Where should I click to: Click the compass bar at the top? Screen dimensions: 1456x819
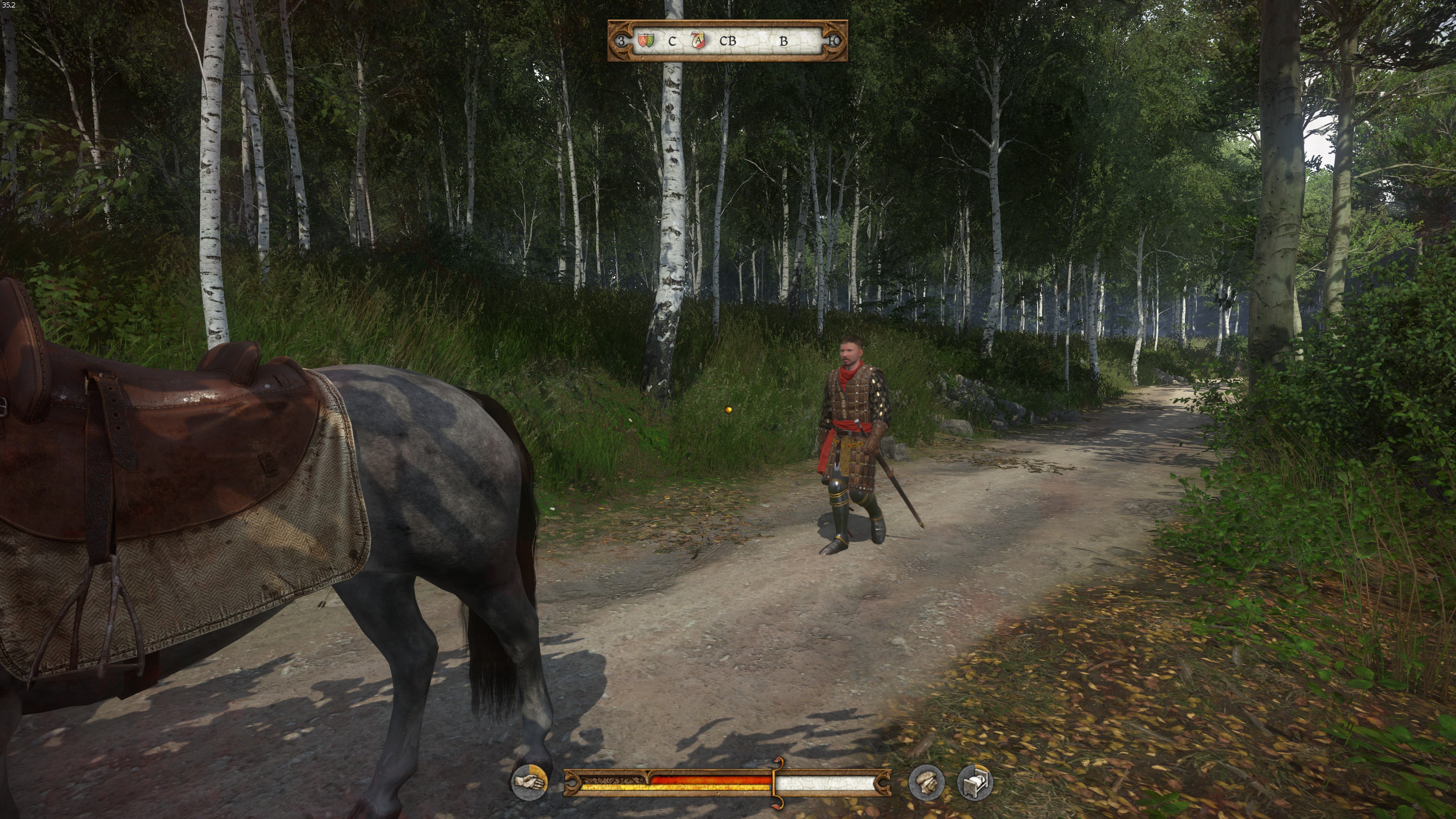click(x=728, y=41)
